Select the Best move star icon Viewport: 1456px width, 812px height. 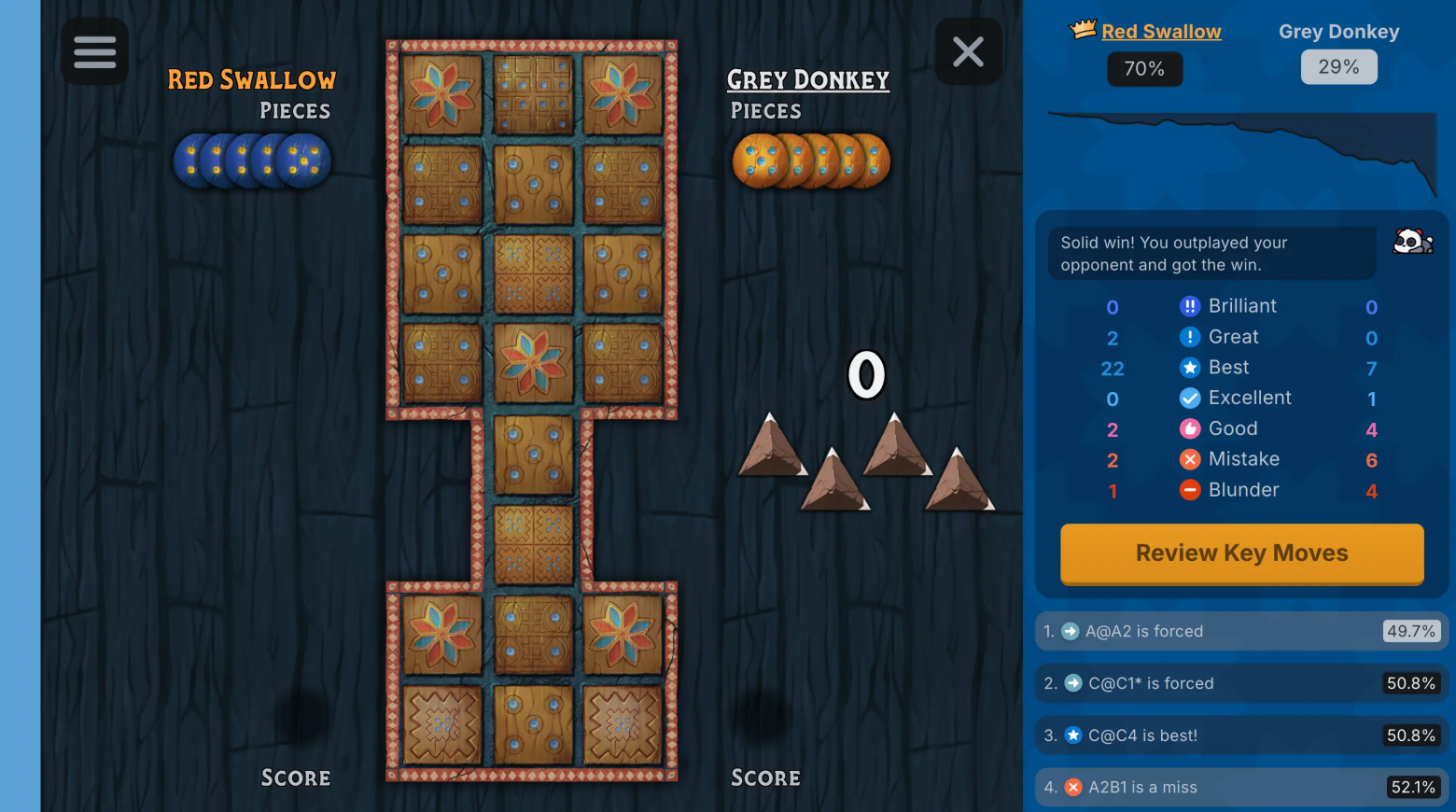coord(1189,367)
